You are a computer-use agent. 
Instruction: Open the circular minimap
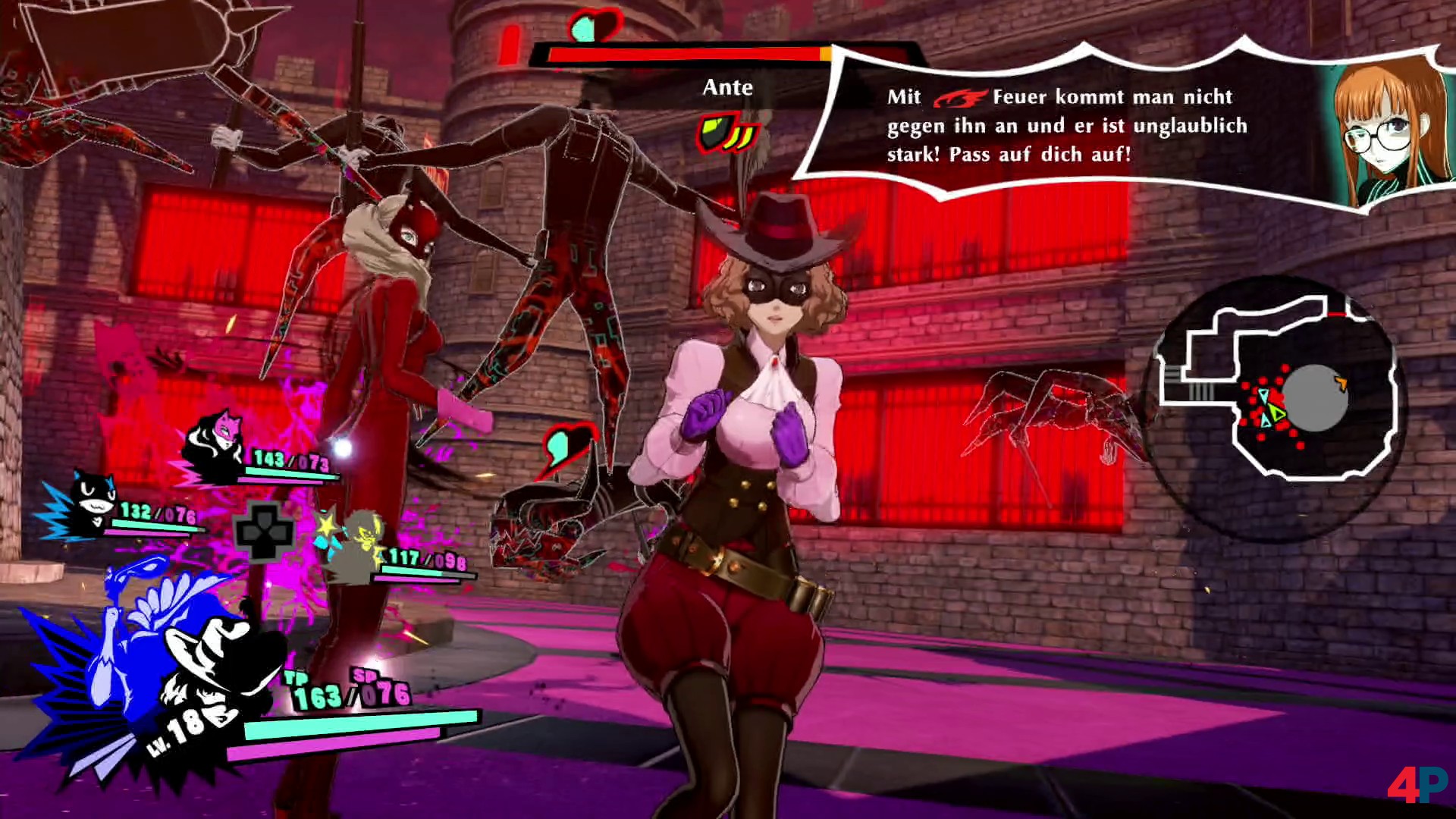[x=1276, y=394]
